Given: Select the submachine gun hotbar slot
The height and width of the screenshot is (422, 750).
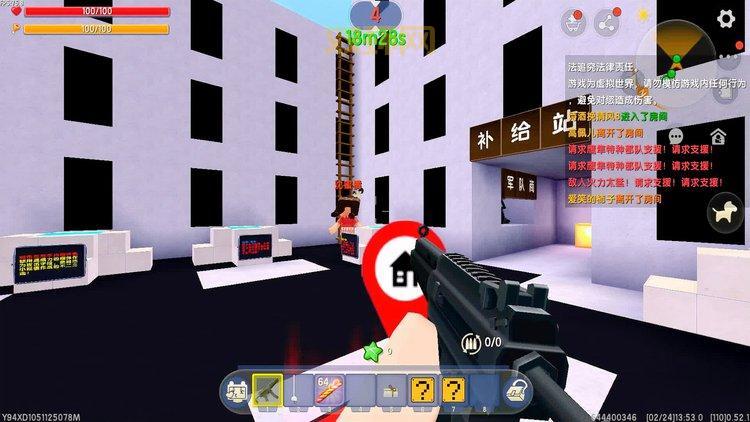Looking at the screenshot, I should [268, 388].
